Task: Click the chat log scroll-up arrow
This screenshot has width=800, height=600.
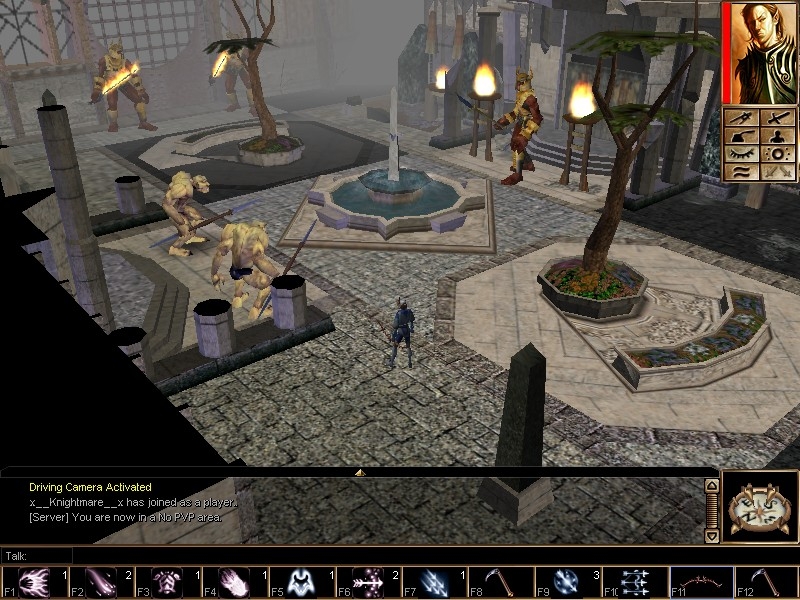Action: pos(711,486)
